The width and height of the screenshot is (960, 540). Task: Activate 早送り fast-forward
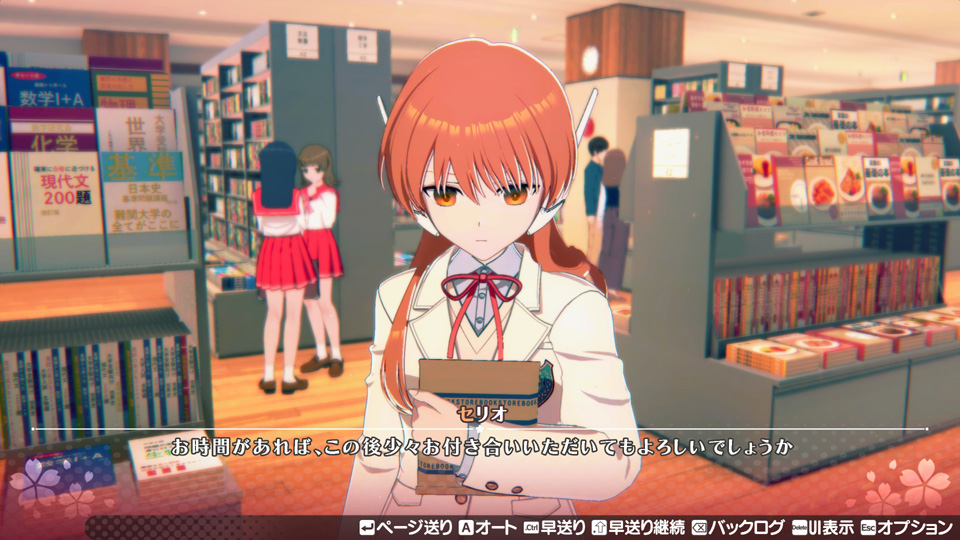(x=554, y=527)
